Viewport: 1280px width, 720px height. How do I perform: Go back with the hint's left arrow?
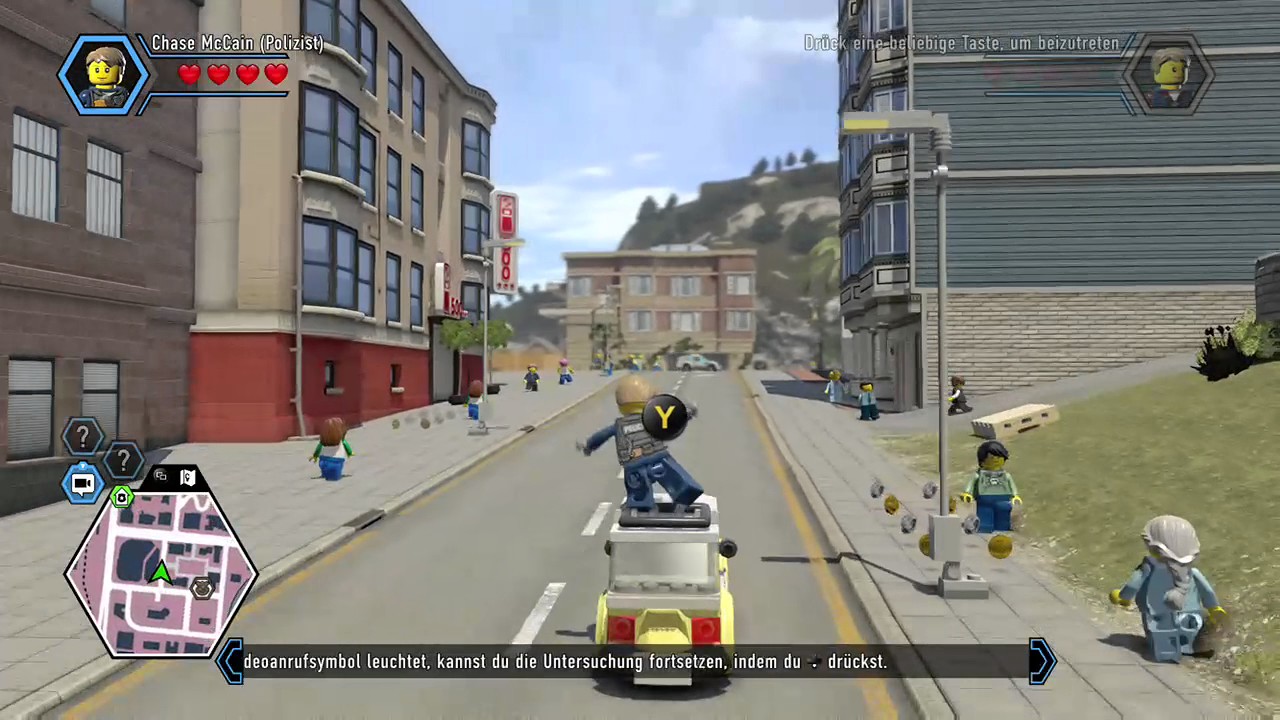pyautogui.click(x=230, y=661)
